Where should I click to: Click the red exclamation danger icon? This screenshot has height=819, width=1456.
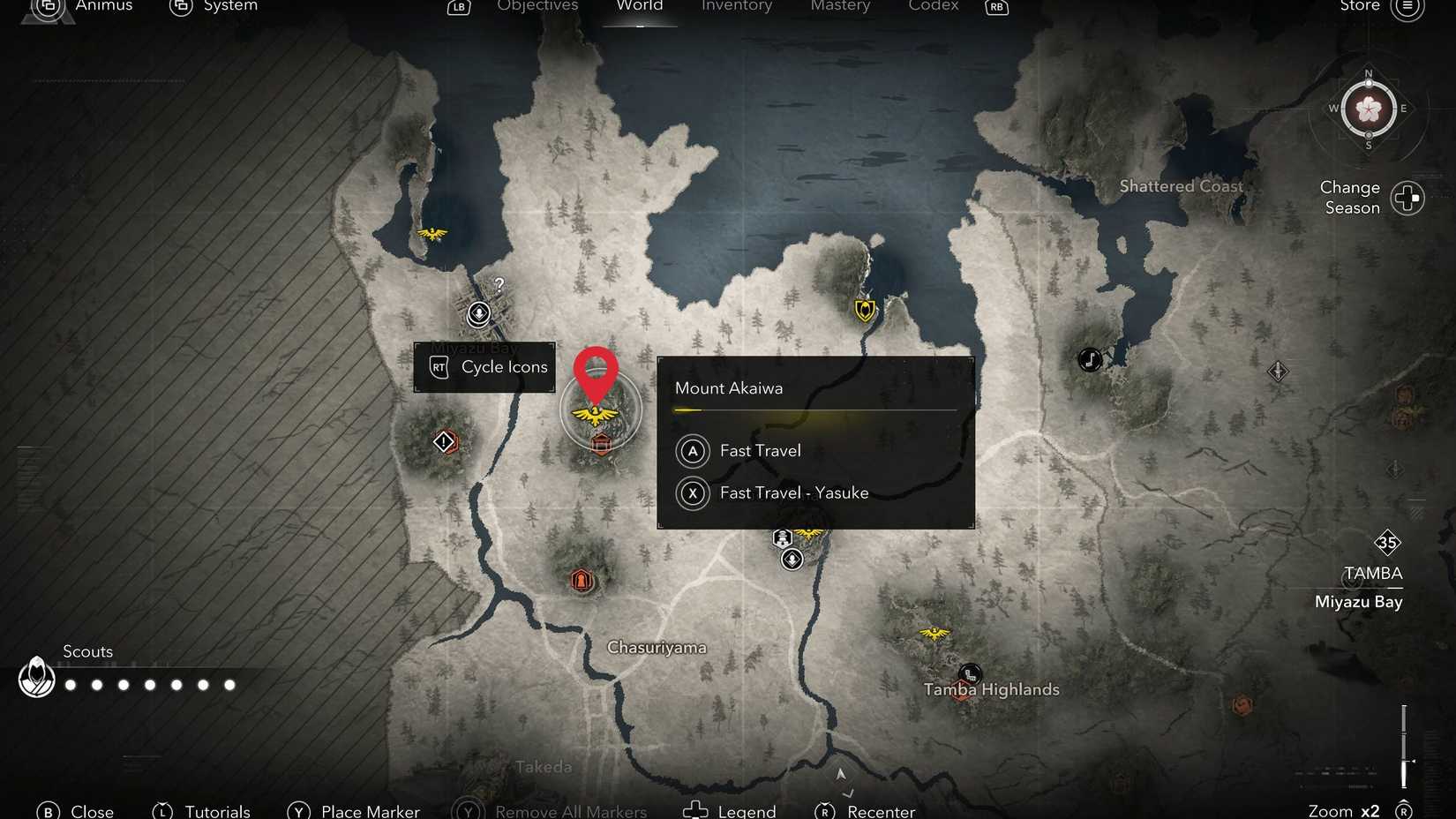[x=445, y=441]
